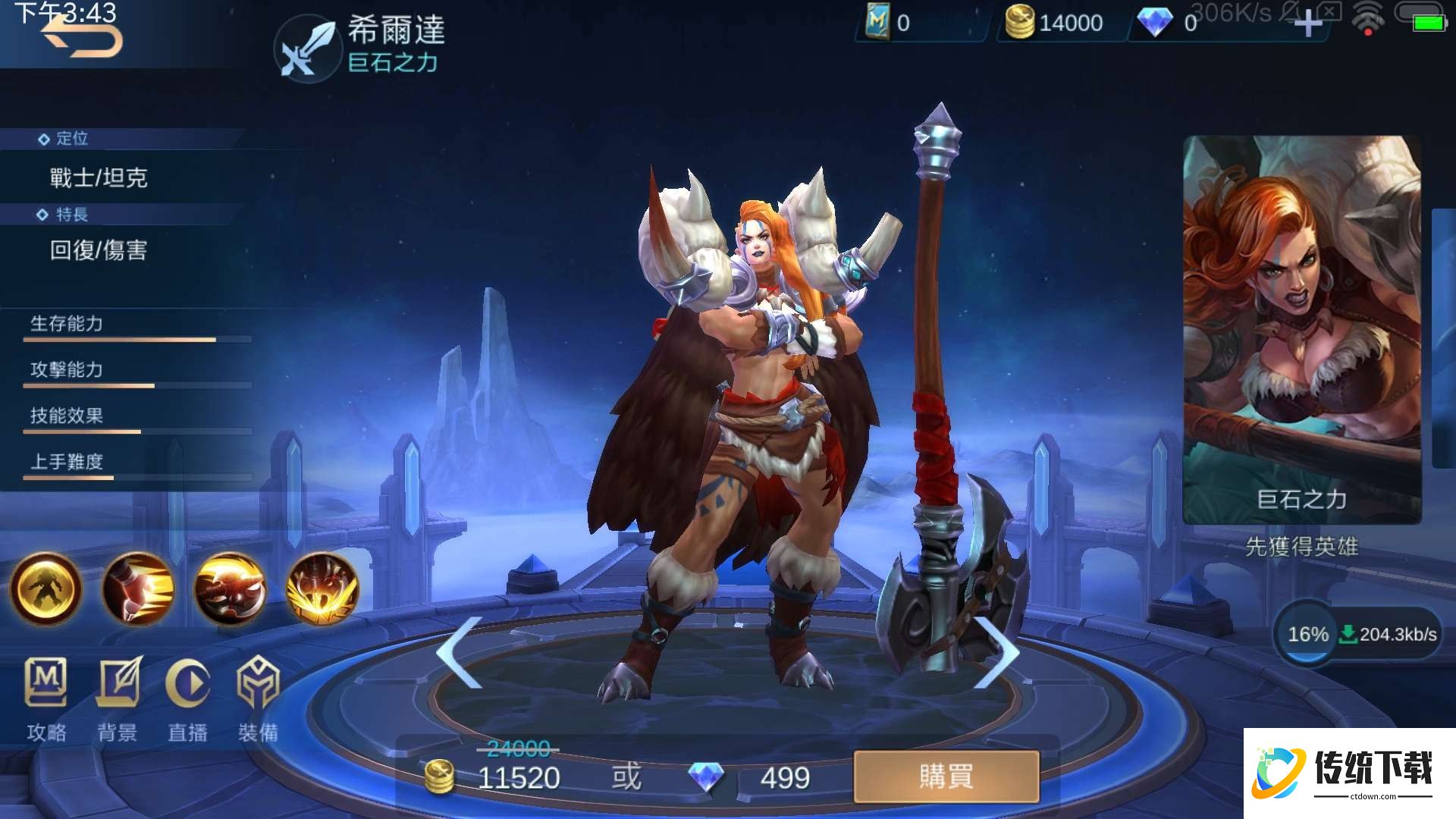Select the charging beast skill icon
The width and height of the screenshot is (1456, 819).
pyautogui.click(x=230, y=589)
